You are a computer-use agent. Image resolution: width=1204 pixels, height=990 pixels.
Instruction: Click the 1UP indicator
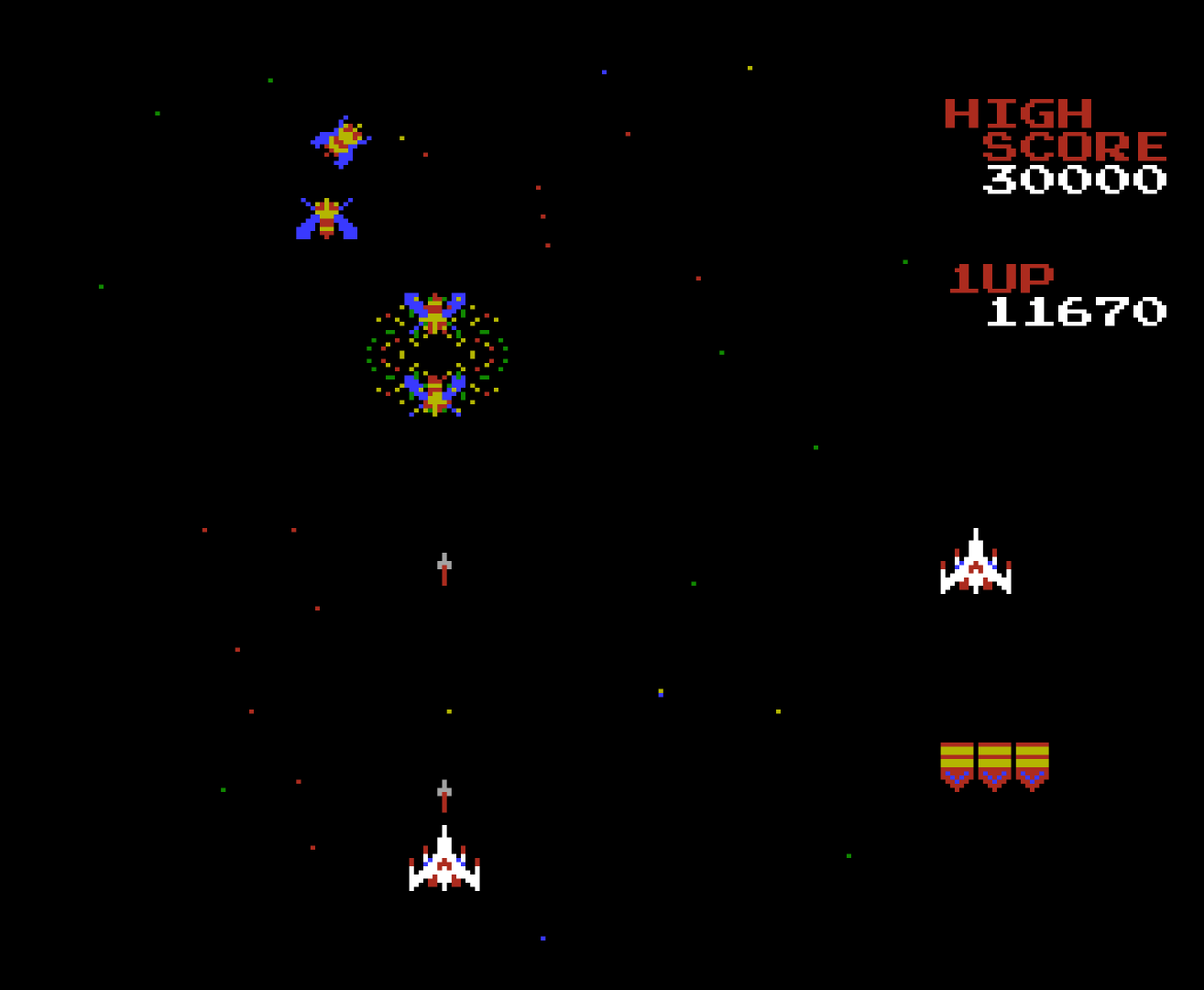pos(1001,277)
